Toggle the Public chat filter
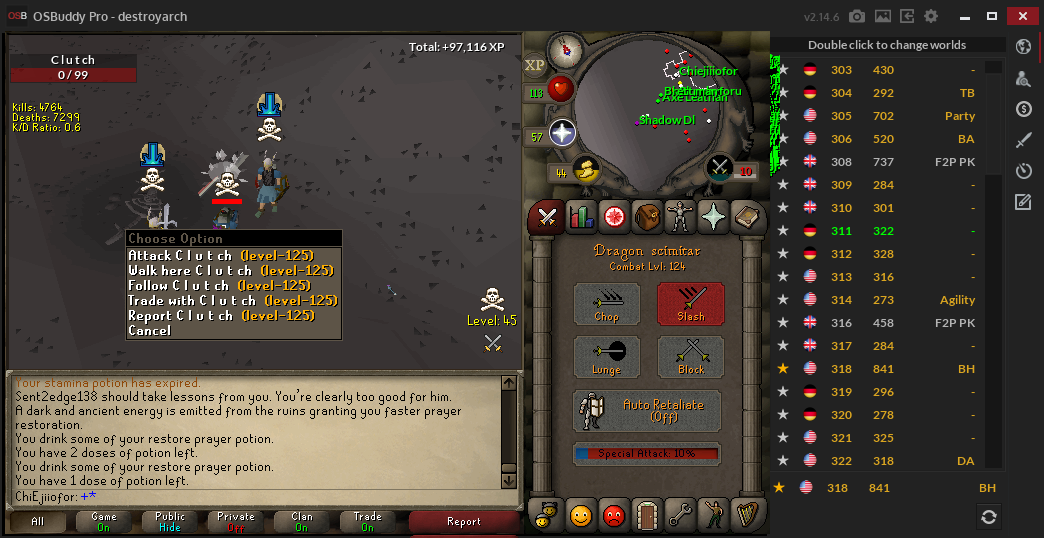Image resolution: width=1044 pixels, height=538 pixels. coord(170,522)
